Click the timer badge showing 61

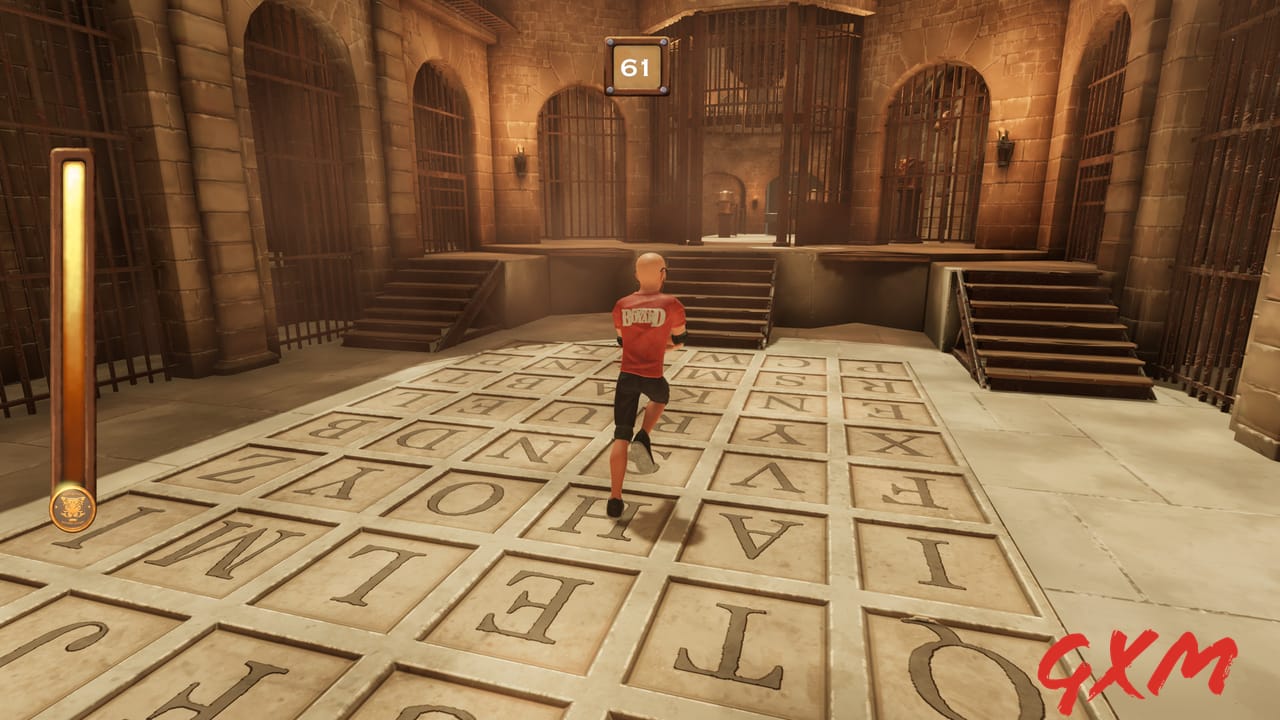(635, 65)
